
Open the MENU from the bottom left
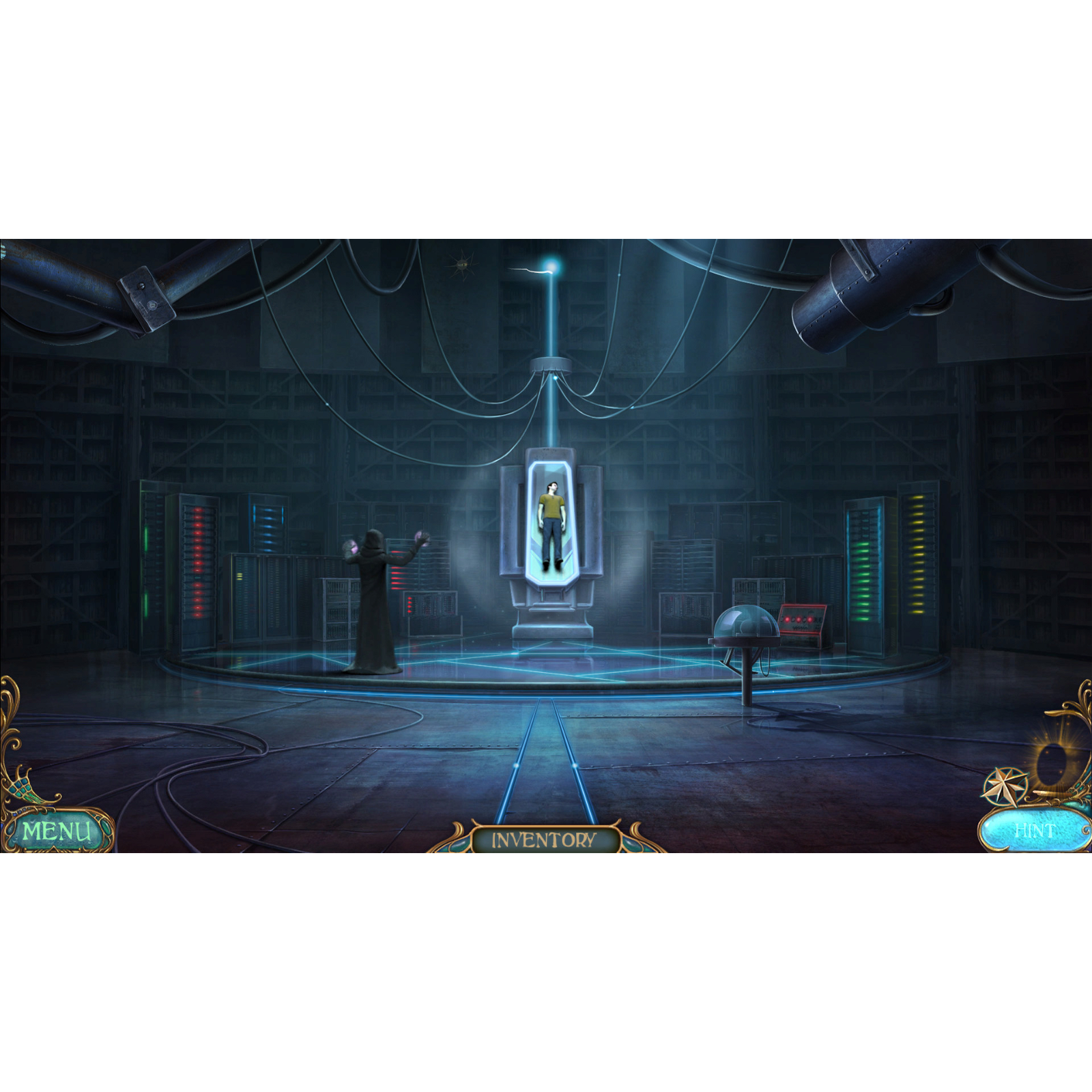(x=58, y=831)
